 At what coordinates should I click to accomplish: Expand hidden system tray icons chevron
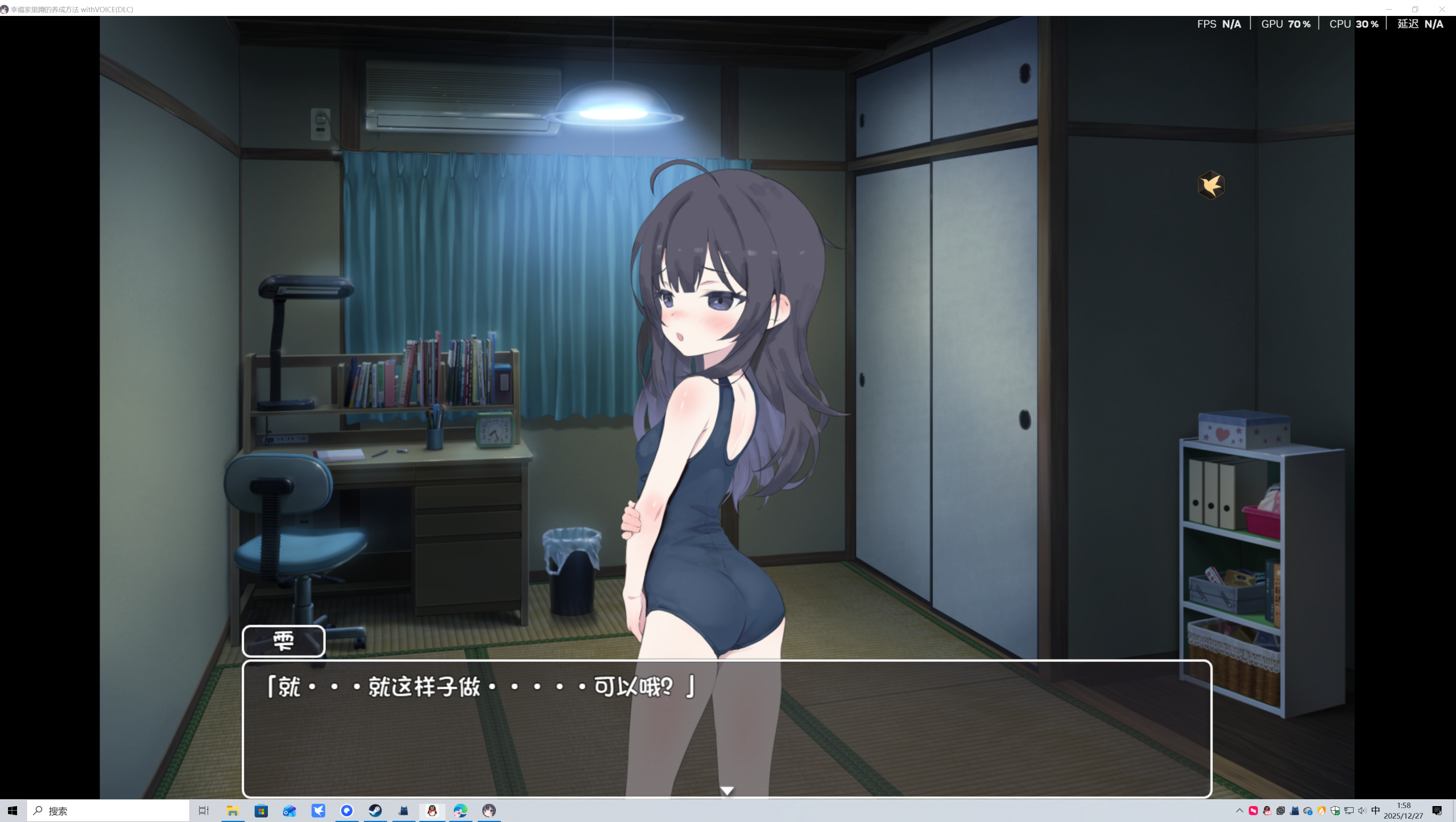(1240, 811)
